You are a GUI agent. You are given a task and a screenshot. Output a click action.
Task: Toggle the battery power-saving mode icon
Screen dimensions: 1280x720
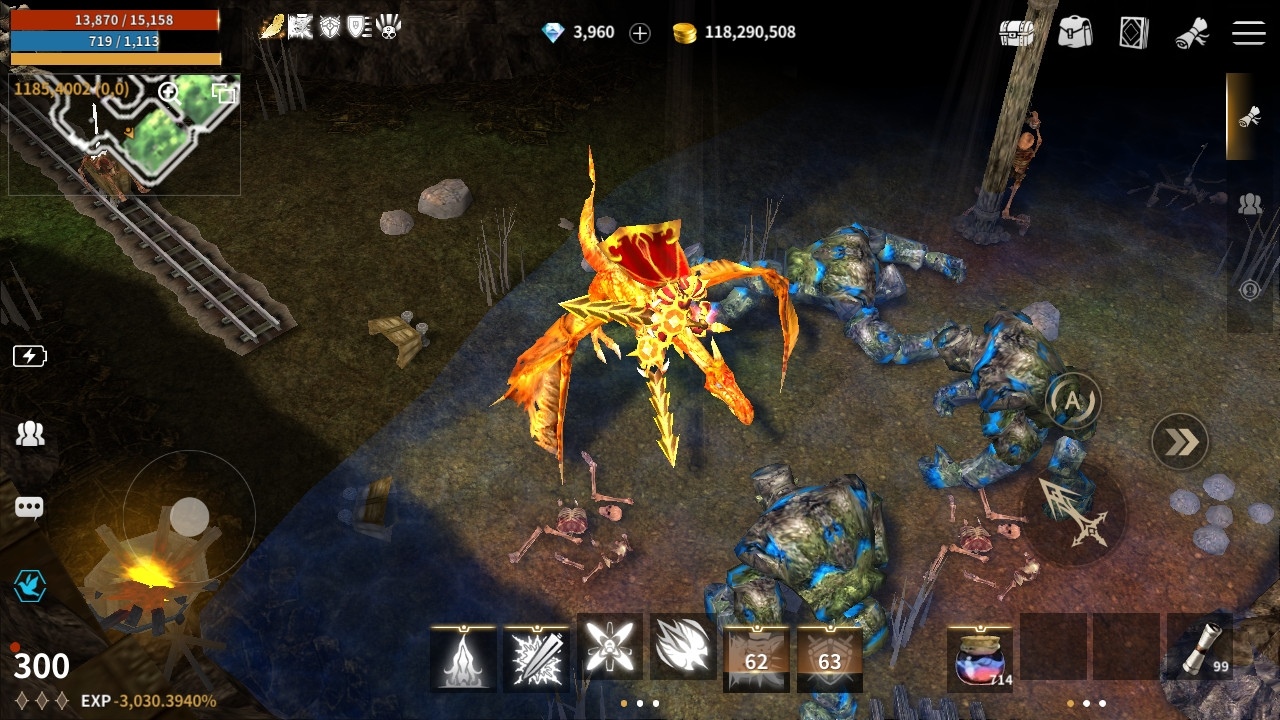point(29,356)
